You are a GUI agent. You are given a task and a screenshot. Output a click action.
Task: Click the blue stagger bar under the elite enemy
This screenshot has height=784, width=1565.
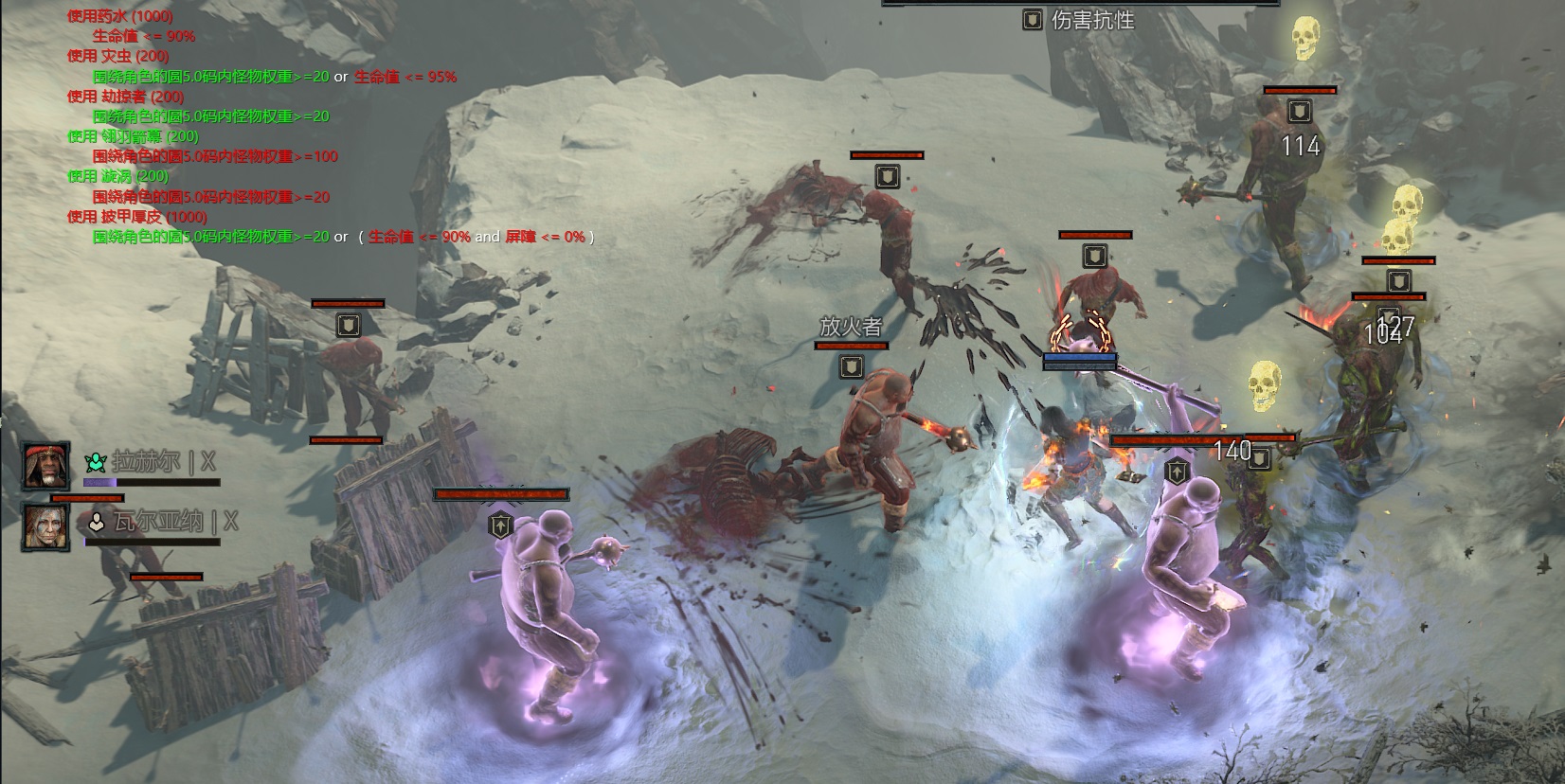(1080, 359)
